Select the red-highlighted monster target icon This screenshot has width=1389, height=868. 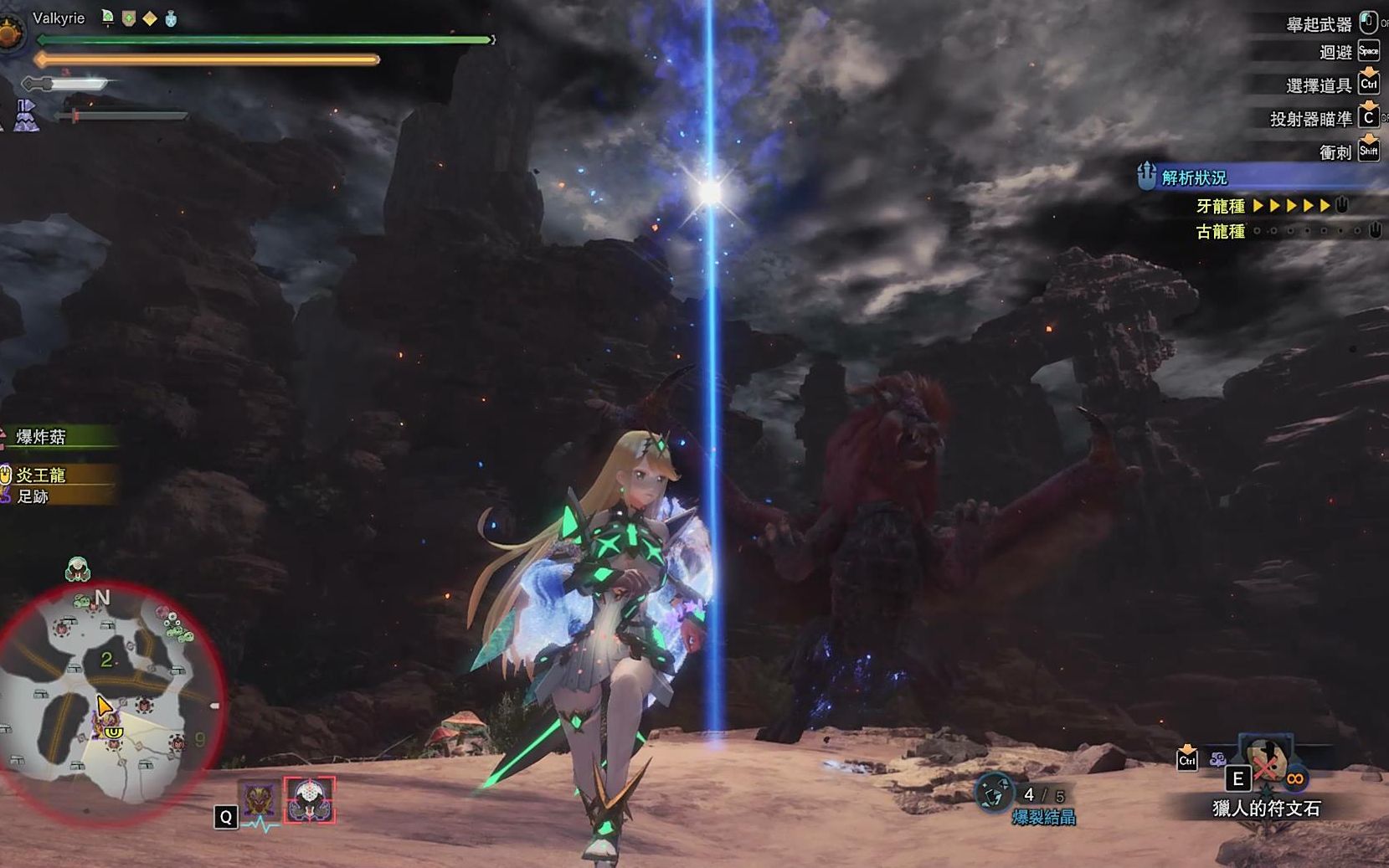pyautogui.click(x=309, y=800)
